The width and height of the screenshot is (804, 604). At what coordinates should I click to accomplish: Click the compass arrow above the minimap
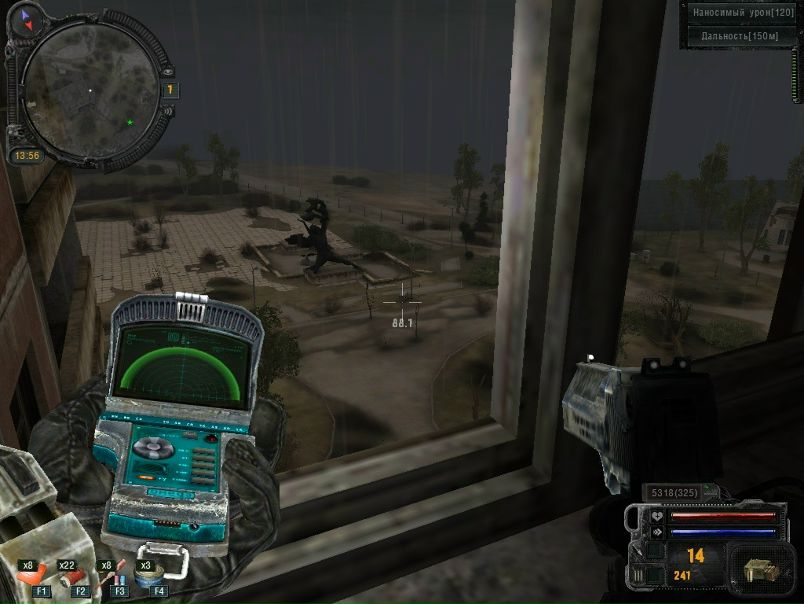pyautogui.click(x=25, y=15)
